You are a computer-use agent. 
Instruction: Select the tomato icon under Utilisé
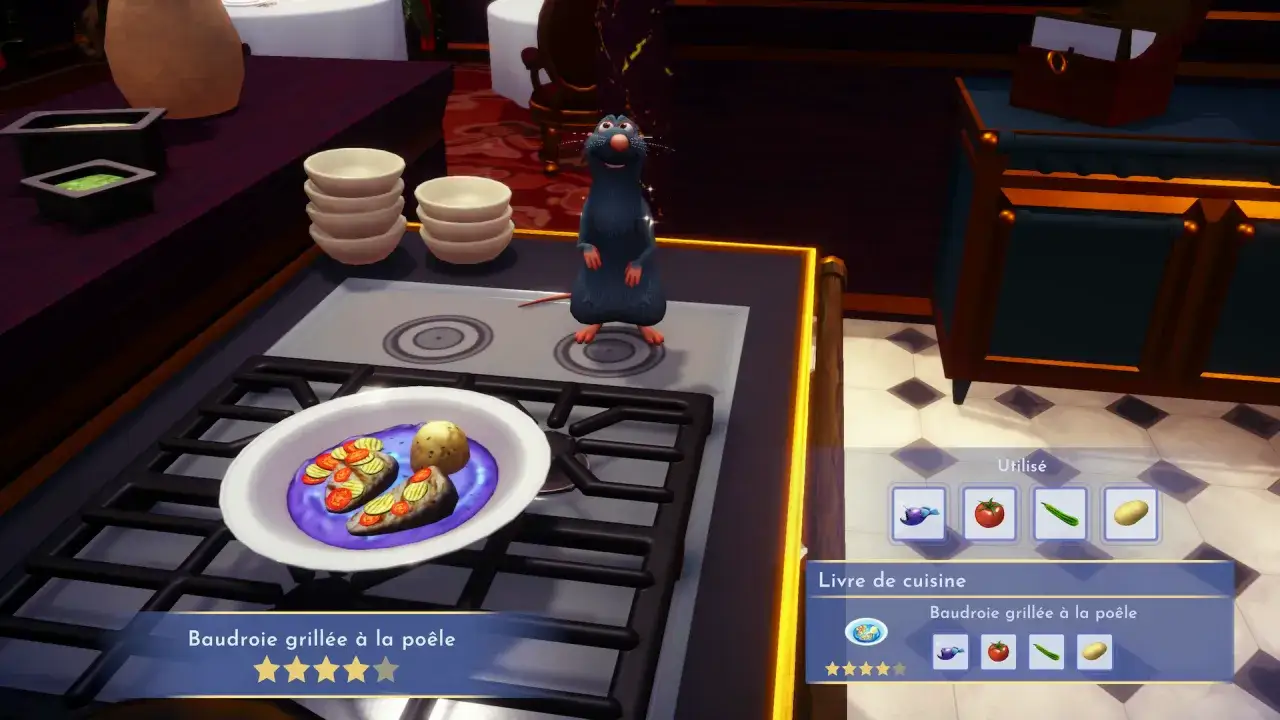coord(989,512)
